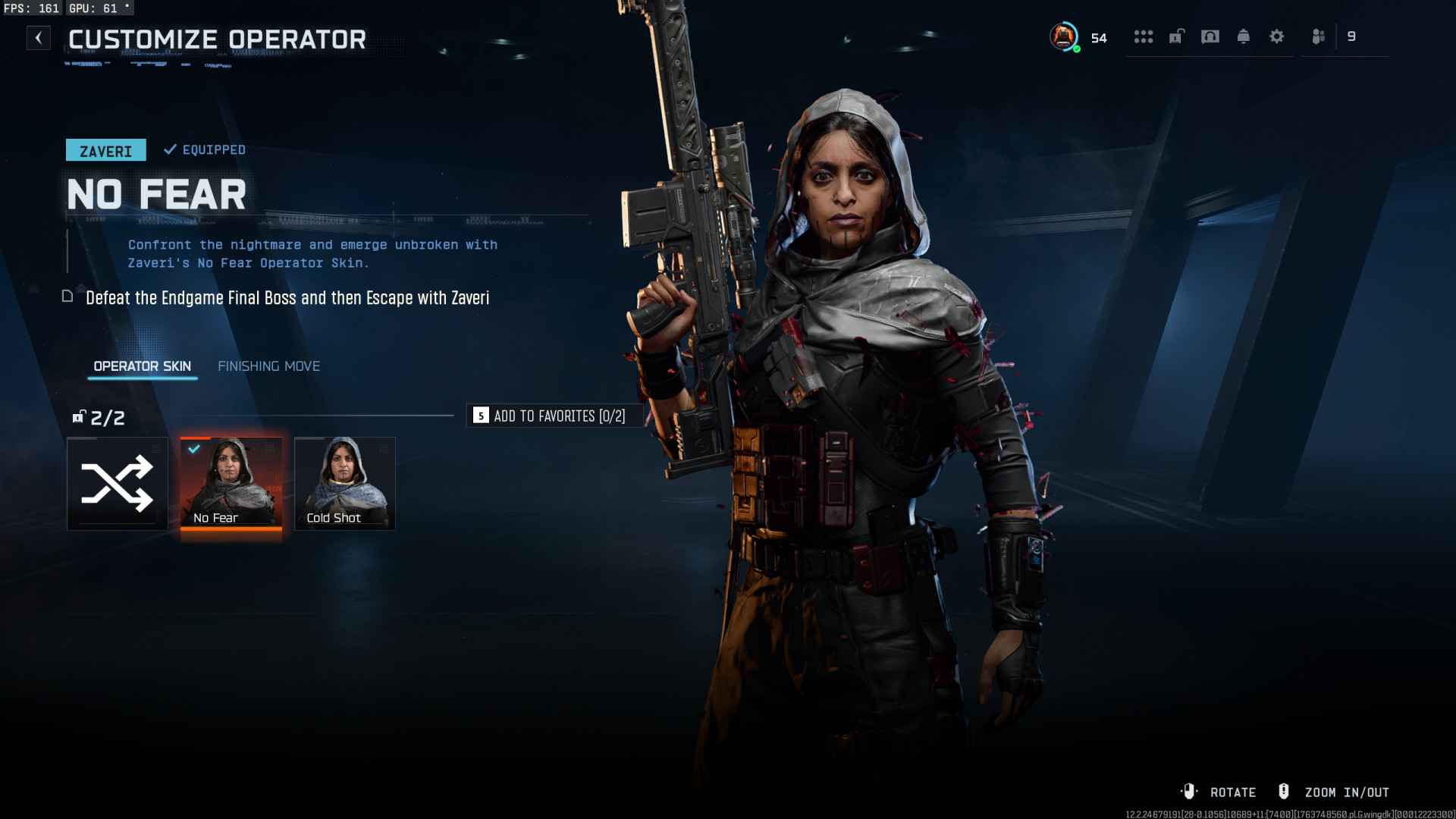Open the social friends list icon
This screenshot has height=819, width=1456.
1319,36
